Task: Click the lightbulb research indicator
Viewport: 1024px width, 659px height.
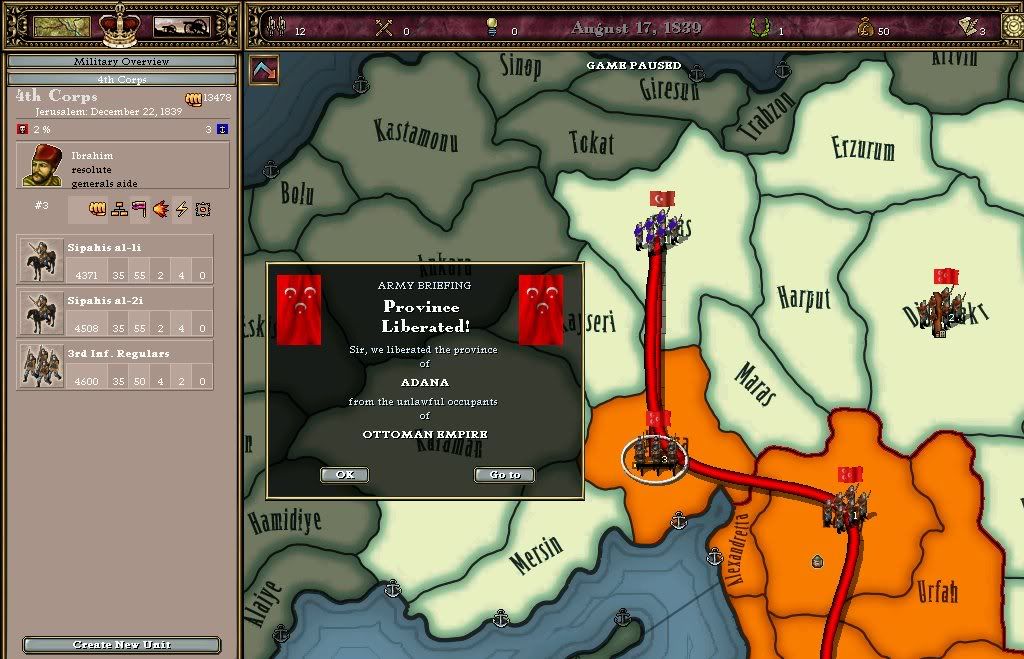Action: pos(491,28)
